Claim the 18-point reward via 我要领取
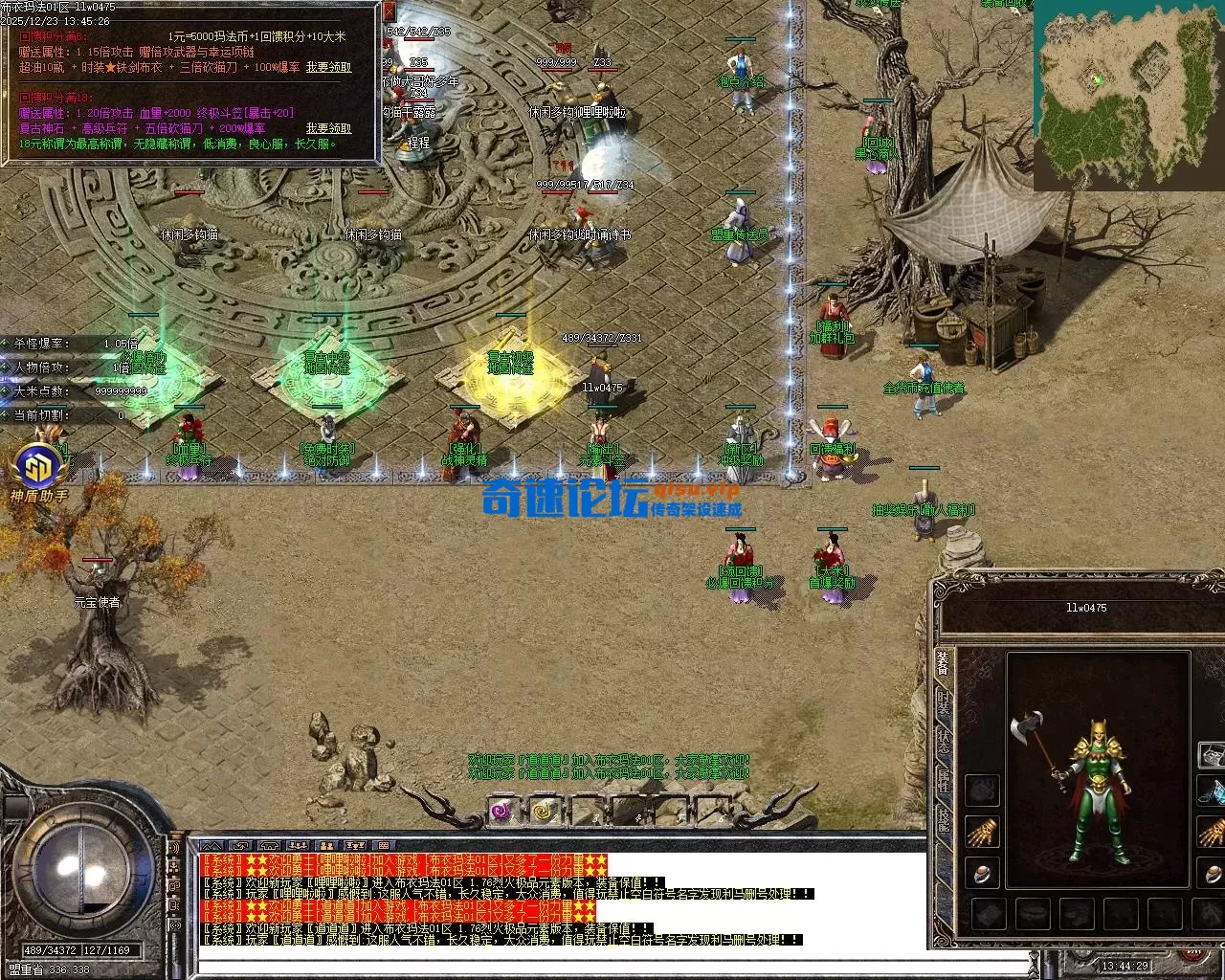This screenshot has height=980, width=1225. 328,128
